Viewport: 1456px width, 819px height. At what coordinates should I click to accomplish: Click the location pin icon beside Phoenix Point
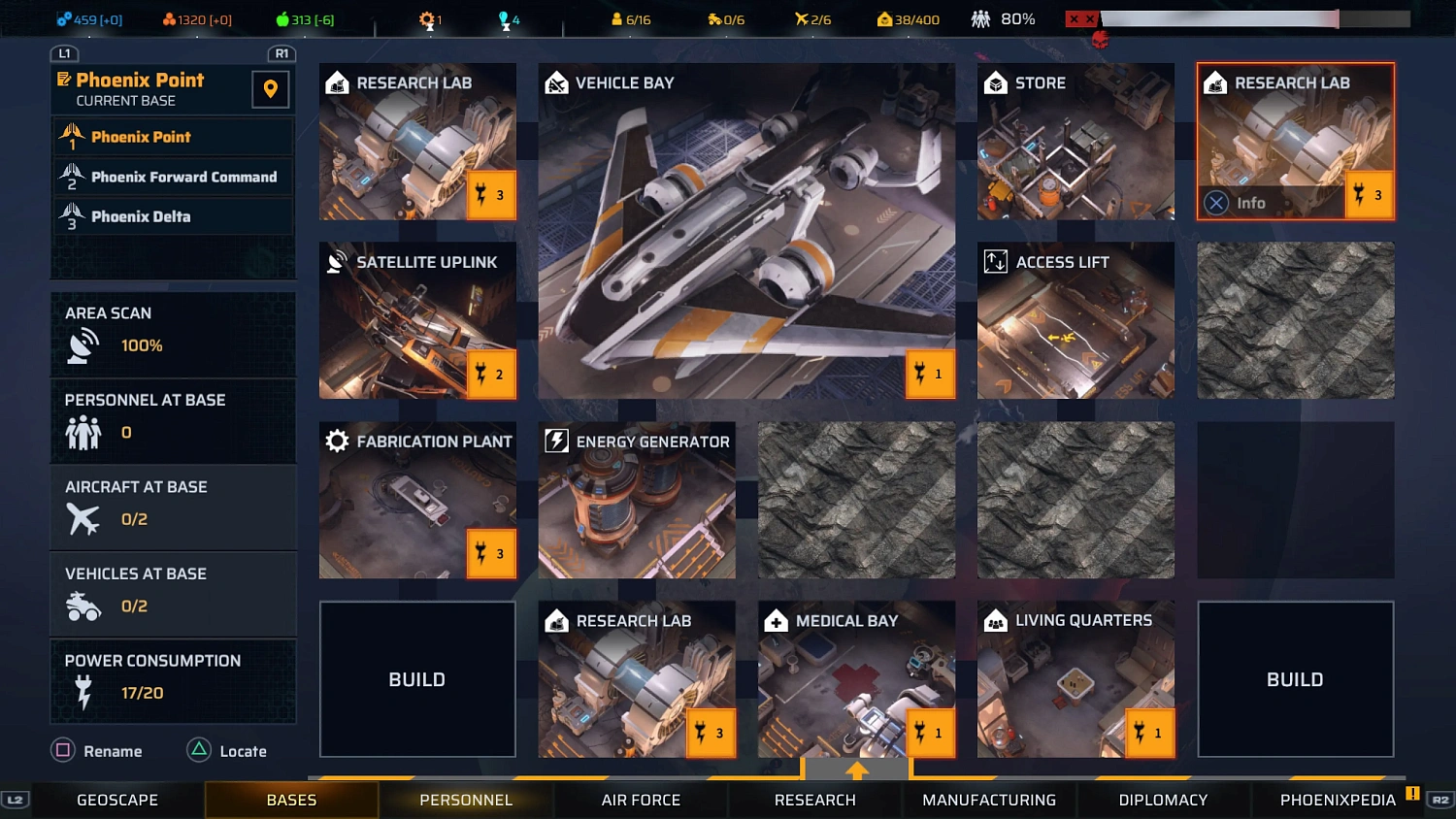point(270,89)
